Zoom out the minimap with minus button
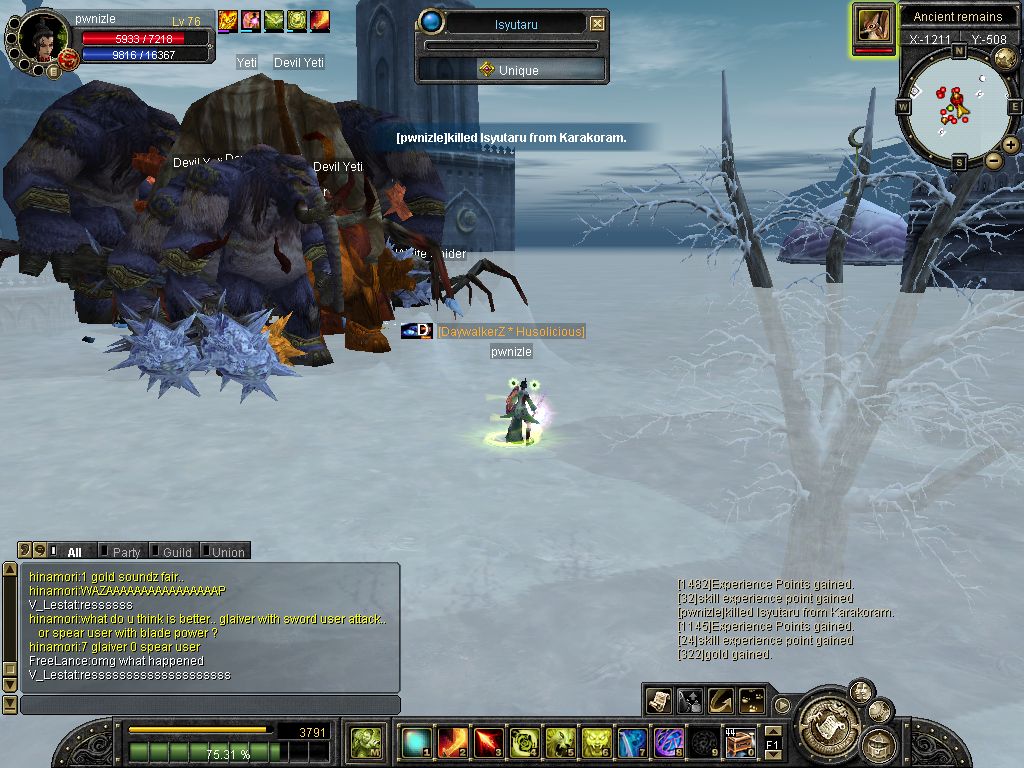1024x768 pixels. coord(993,160)
